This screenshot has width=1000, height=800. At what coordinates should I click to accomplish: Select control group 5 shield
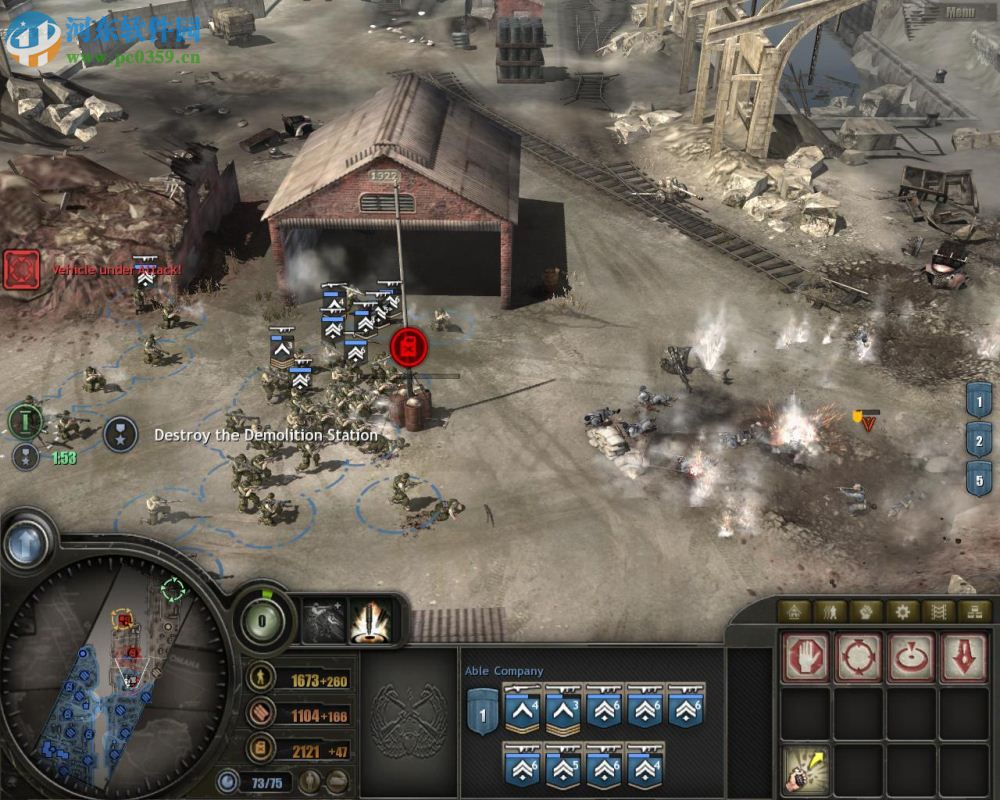click(x=979, y=477)
